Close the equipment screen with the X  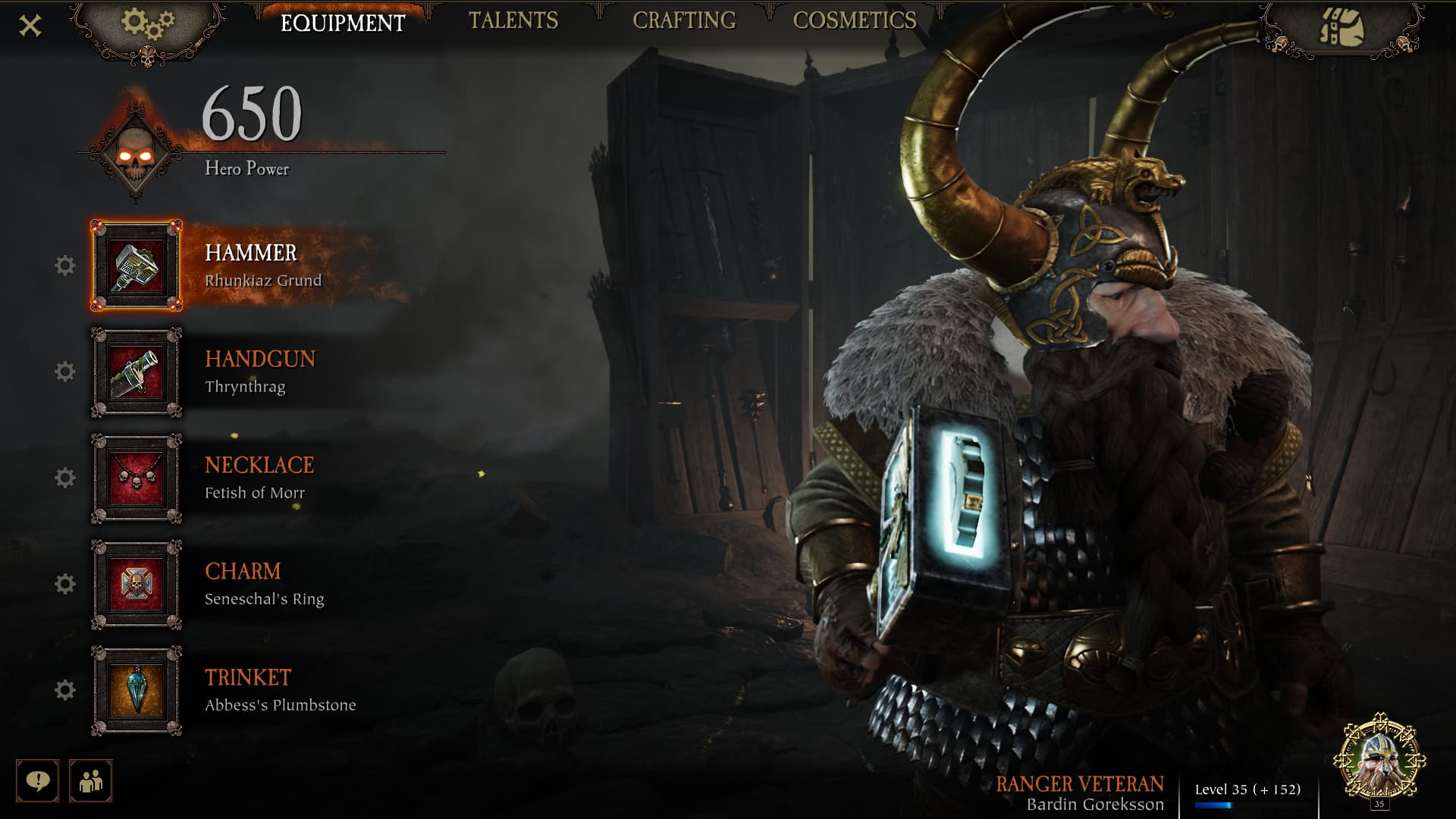click(x=30, y=27)
